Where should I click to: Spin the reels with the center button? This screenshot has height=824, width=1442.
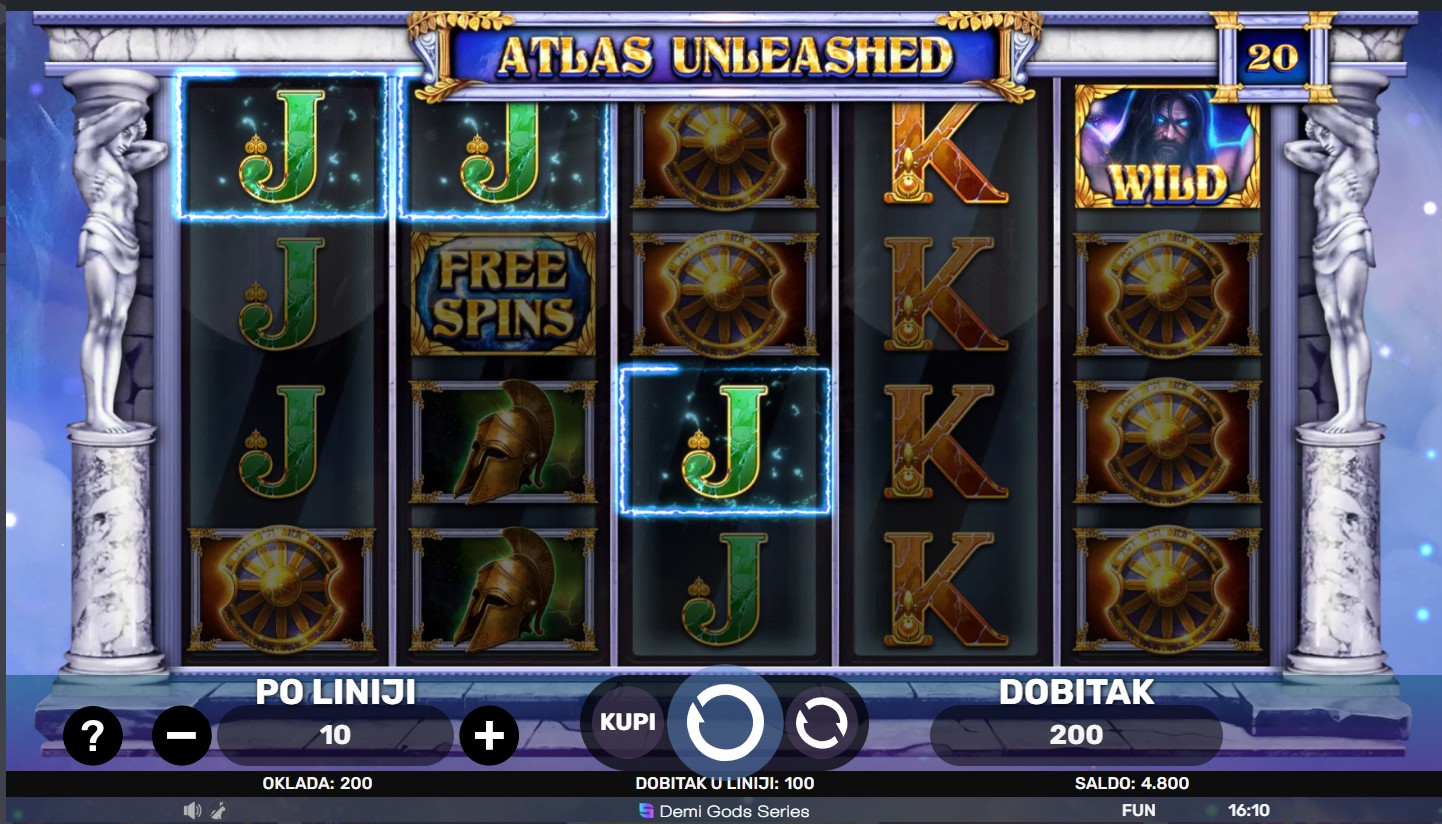coord(725,722)
